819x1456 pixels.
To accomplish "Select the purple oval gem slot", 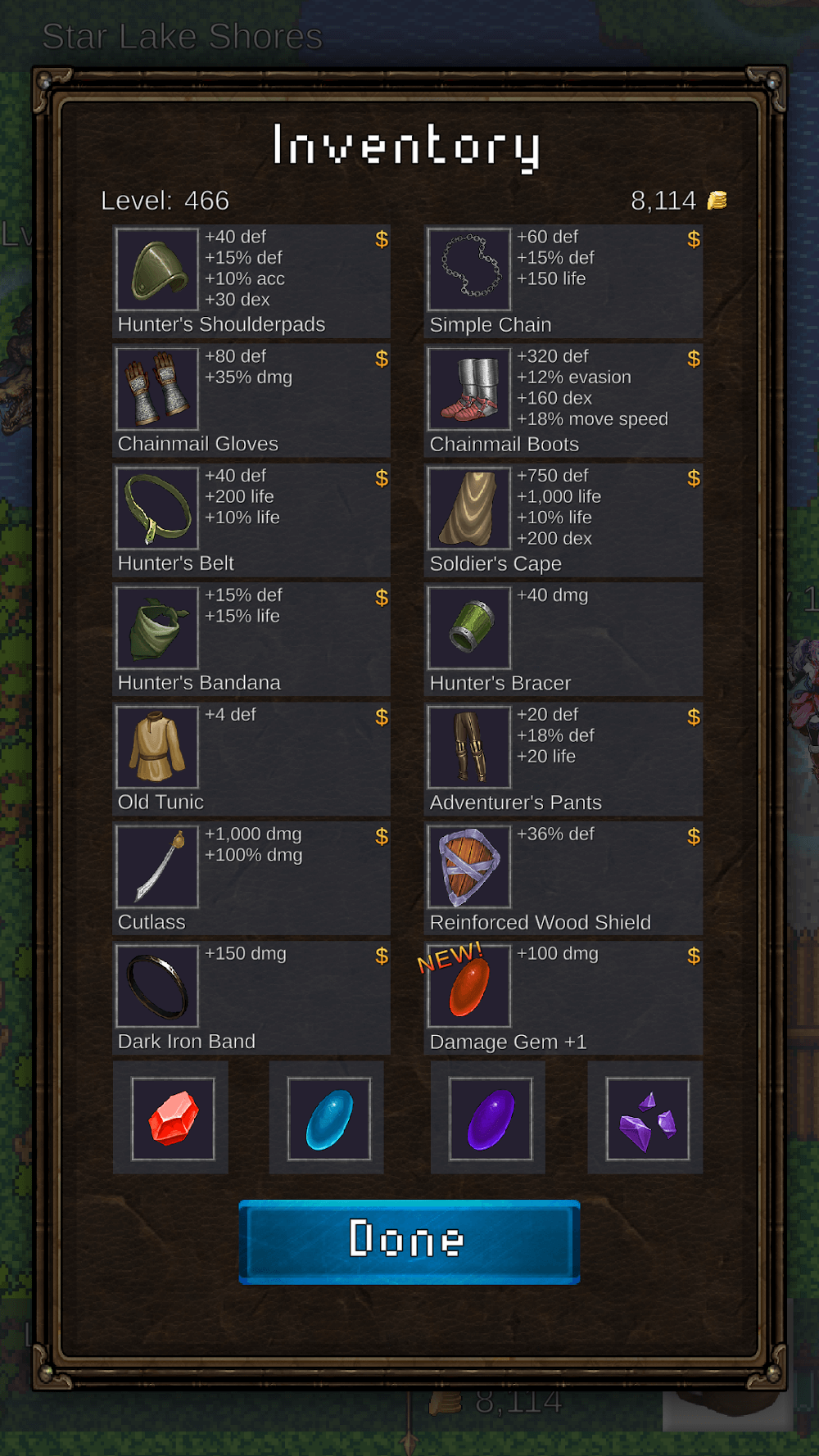I will [x=490, y=1119].
